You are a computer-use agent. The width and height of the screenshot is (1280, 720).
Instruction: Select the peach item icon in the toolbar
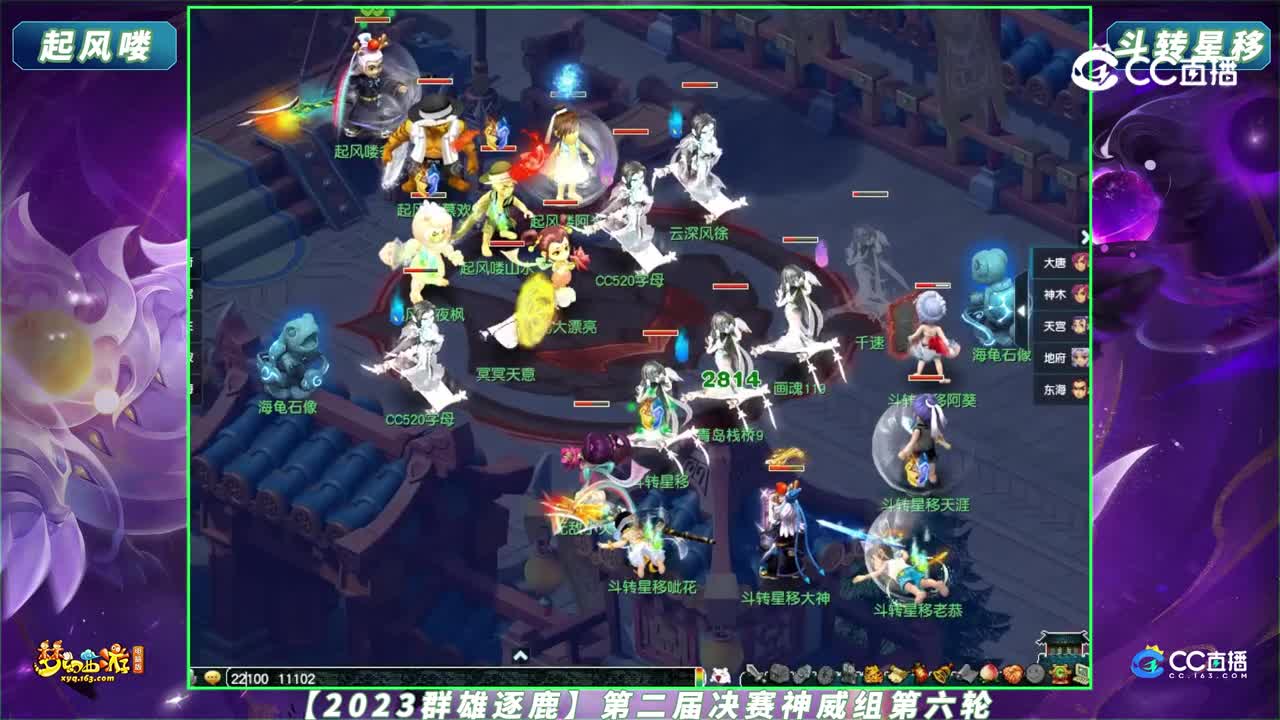pyautogui.click(x=988, y=675)
